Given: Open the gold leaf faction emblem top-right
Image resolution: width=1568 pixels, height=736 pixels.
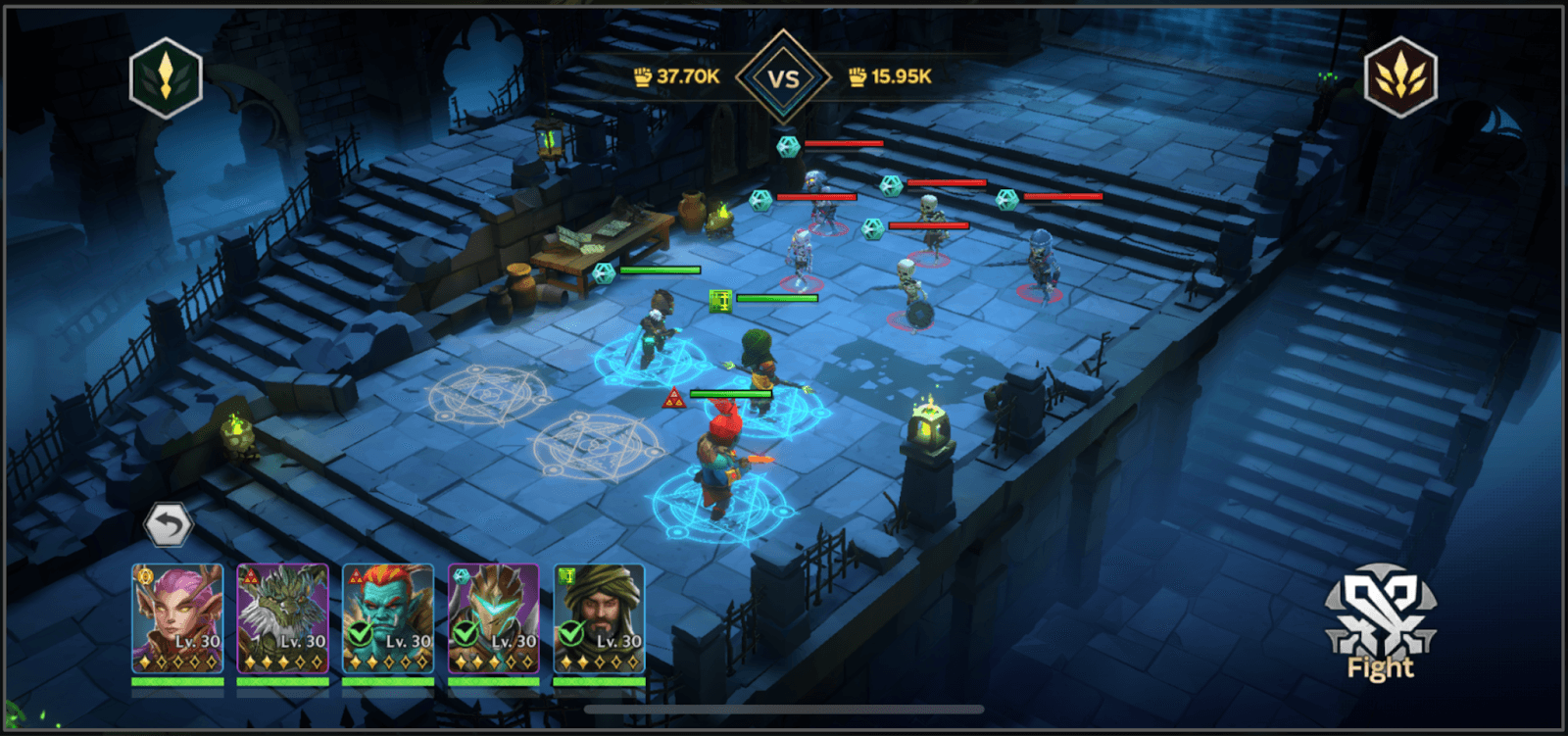Looking at the screenshot, I should 1399,74.
